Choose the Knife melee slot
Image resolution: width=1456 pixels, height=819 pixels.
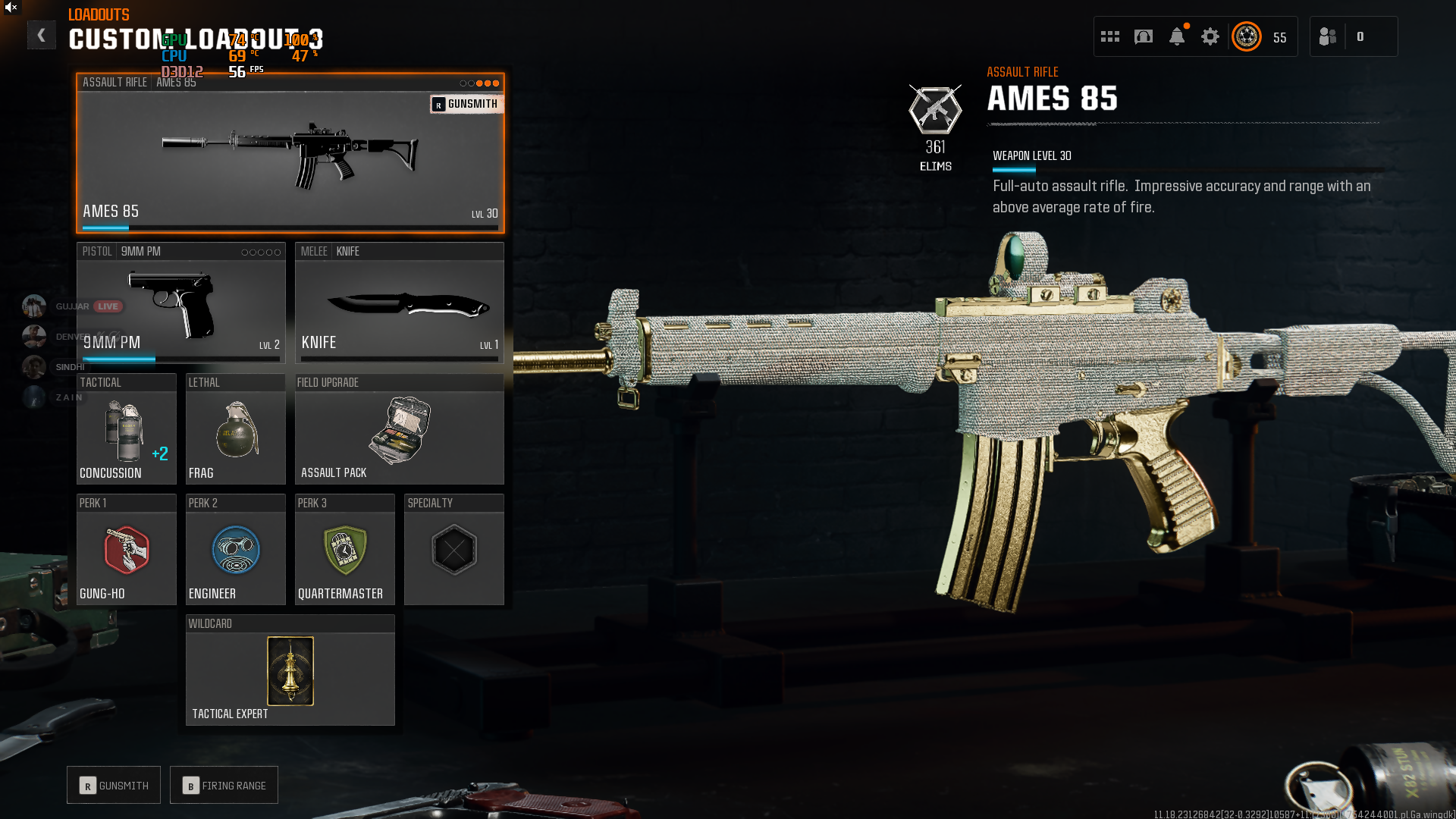coord(399,303)
